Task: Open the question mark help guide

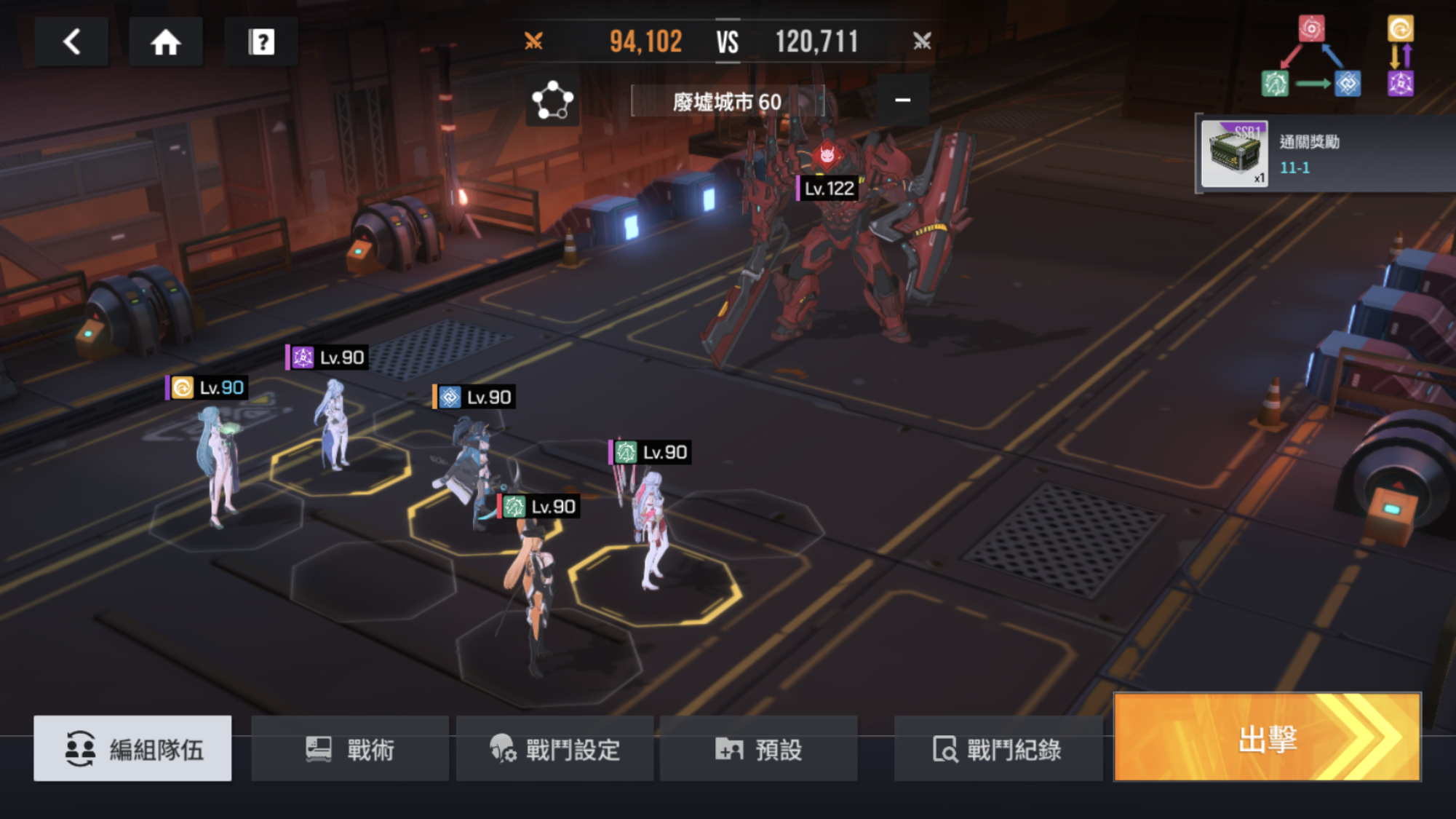Action: pyautogui.click(x=261, y=41)
